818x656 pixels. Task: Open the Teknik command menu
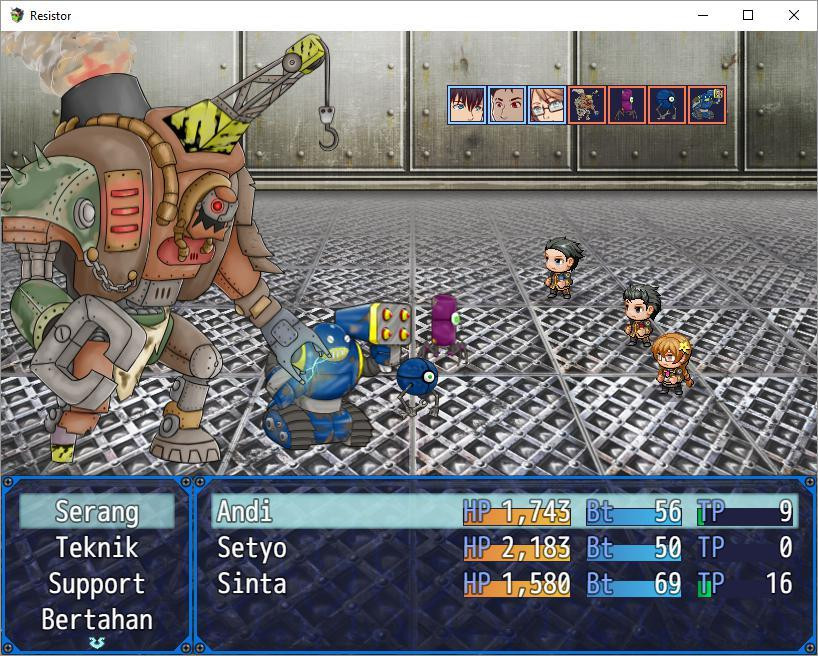click(96, 548)
